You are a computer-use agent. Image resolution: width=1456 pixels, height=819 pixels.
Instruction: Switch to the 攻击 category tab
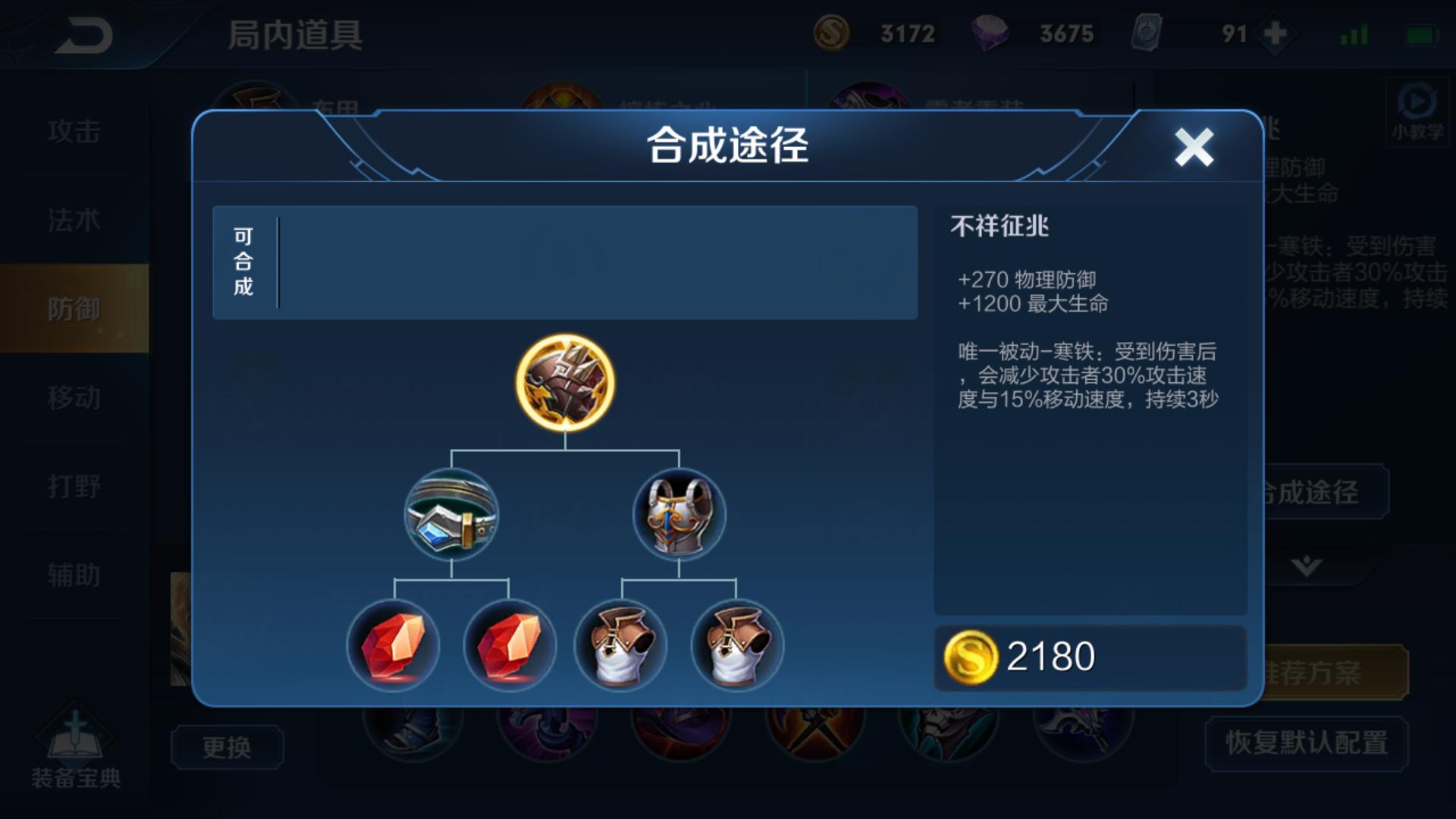click(75, 130)
